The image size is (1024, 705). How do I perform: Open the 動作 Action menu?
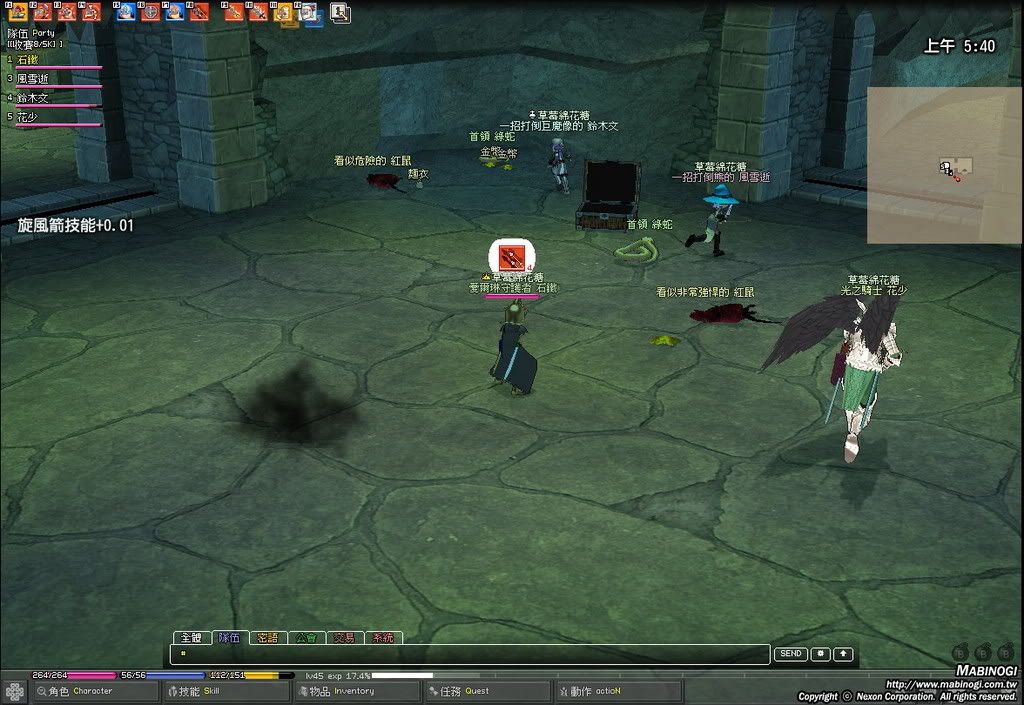[602, 691]
